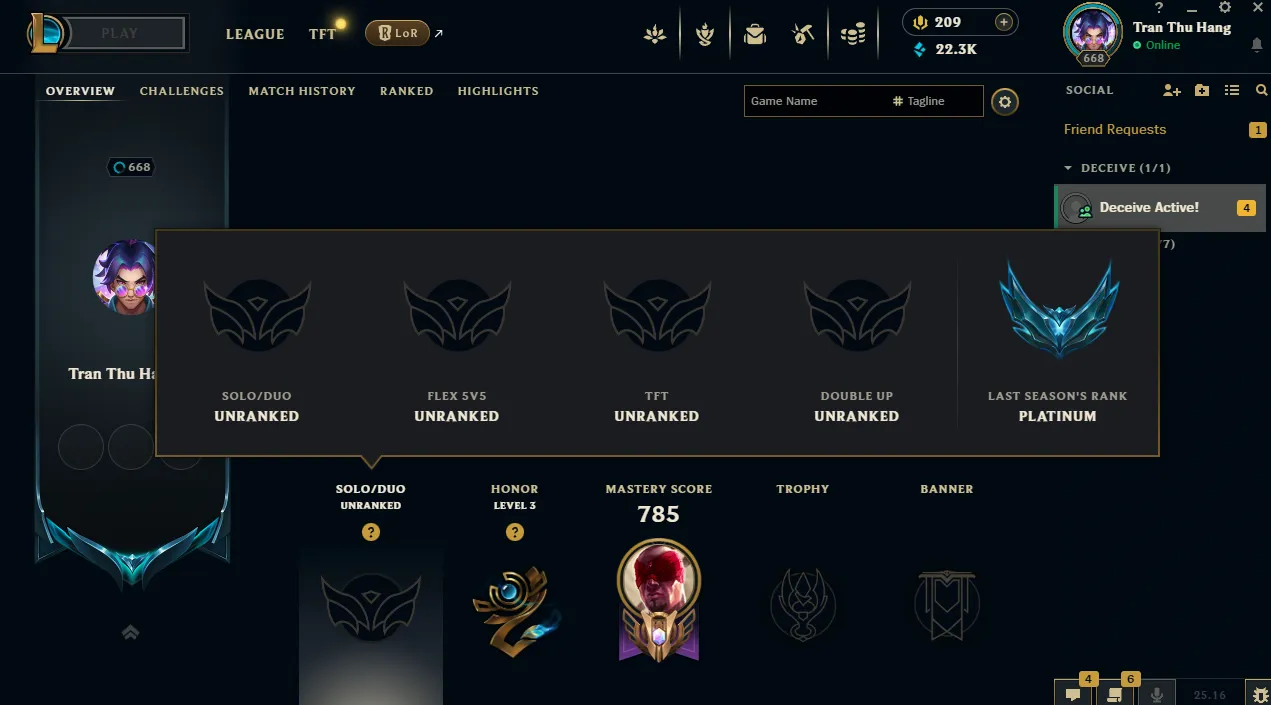Launch the LoR button link

(397, 33)
